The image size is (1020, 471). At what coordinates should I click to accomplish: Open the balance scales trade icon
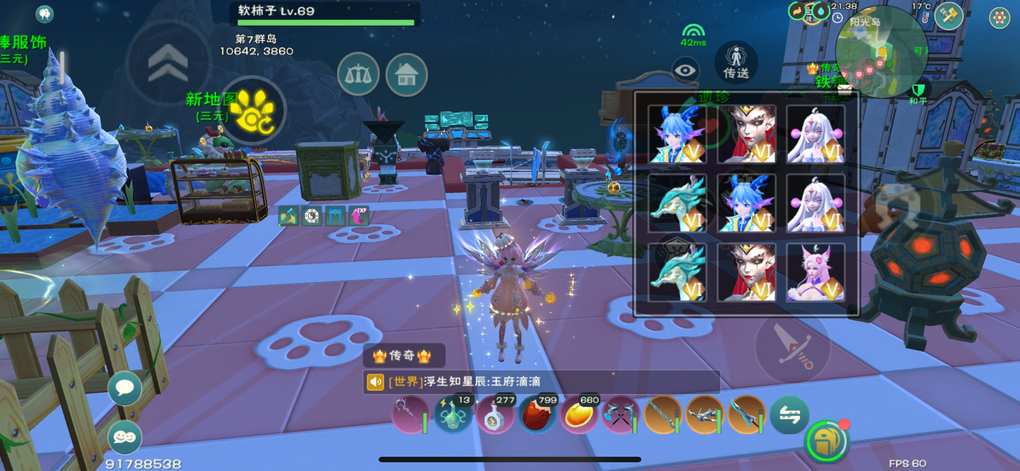click(x=358, y=73)
